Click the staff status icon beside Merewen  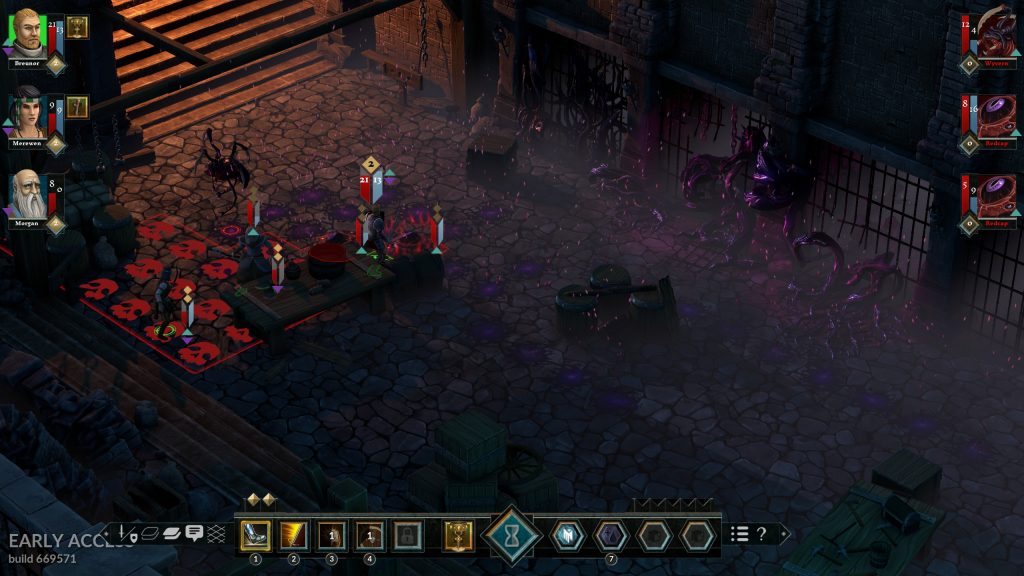pos(78,107)
